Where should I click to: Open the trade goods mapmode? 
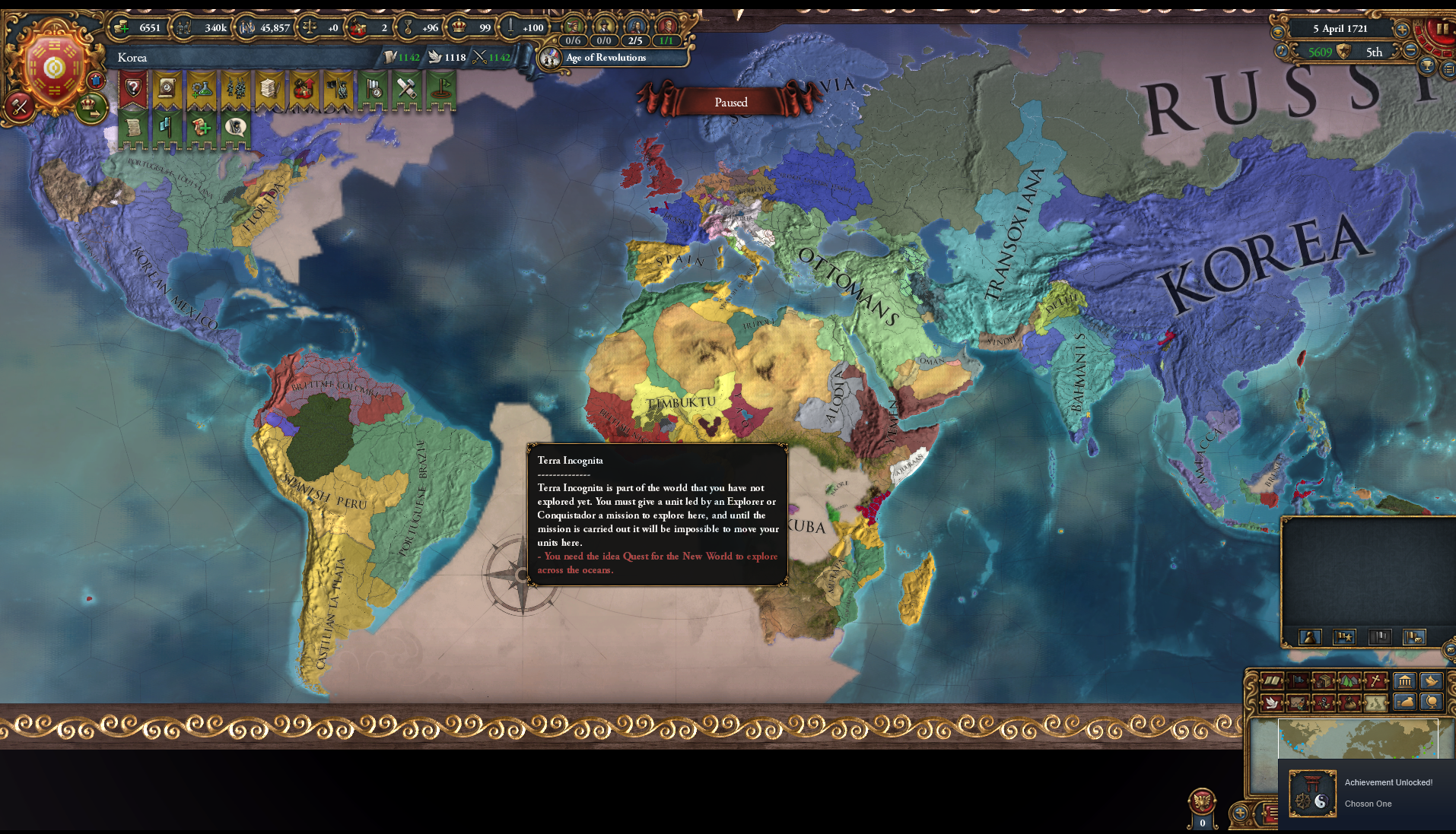(x=1324, y=680)
